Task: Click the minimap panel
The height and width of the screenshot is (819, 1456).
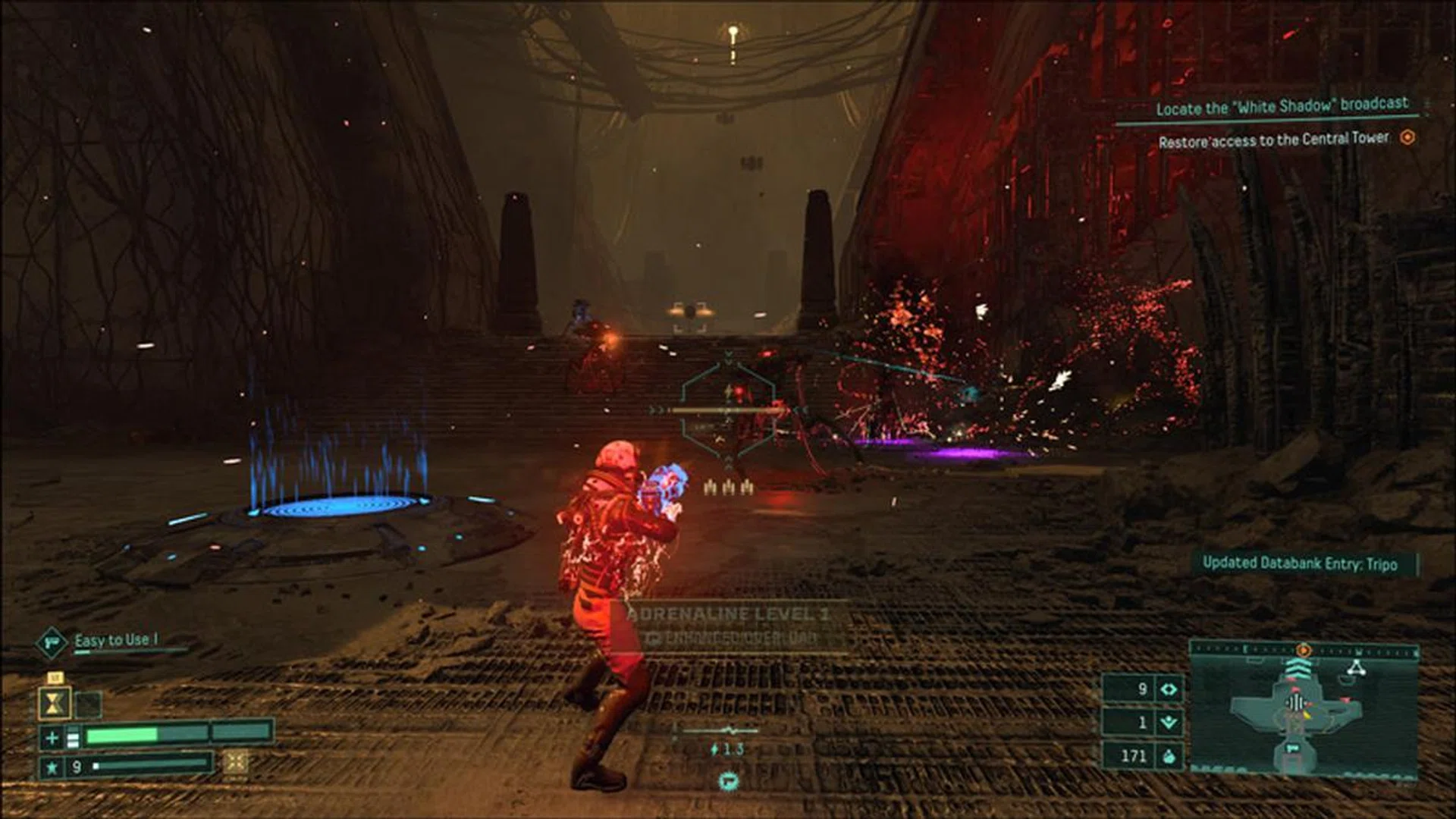Action: click(1303, 711)
